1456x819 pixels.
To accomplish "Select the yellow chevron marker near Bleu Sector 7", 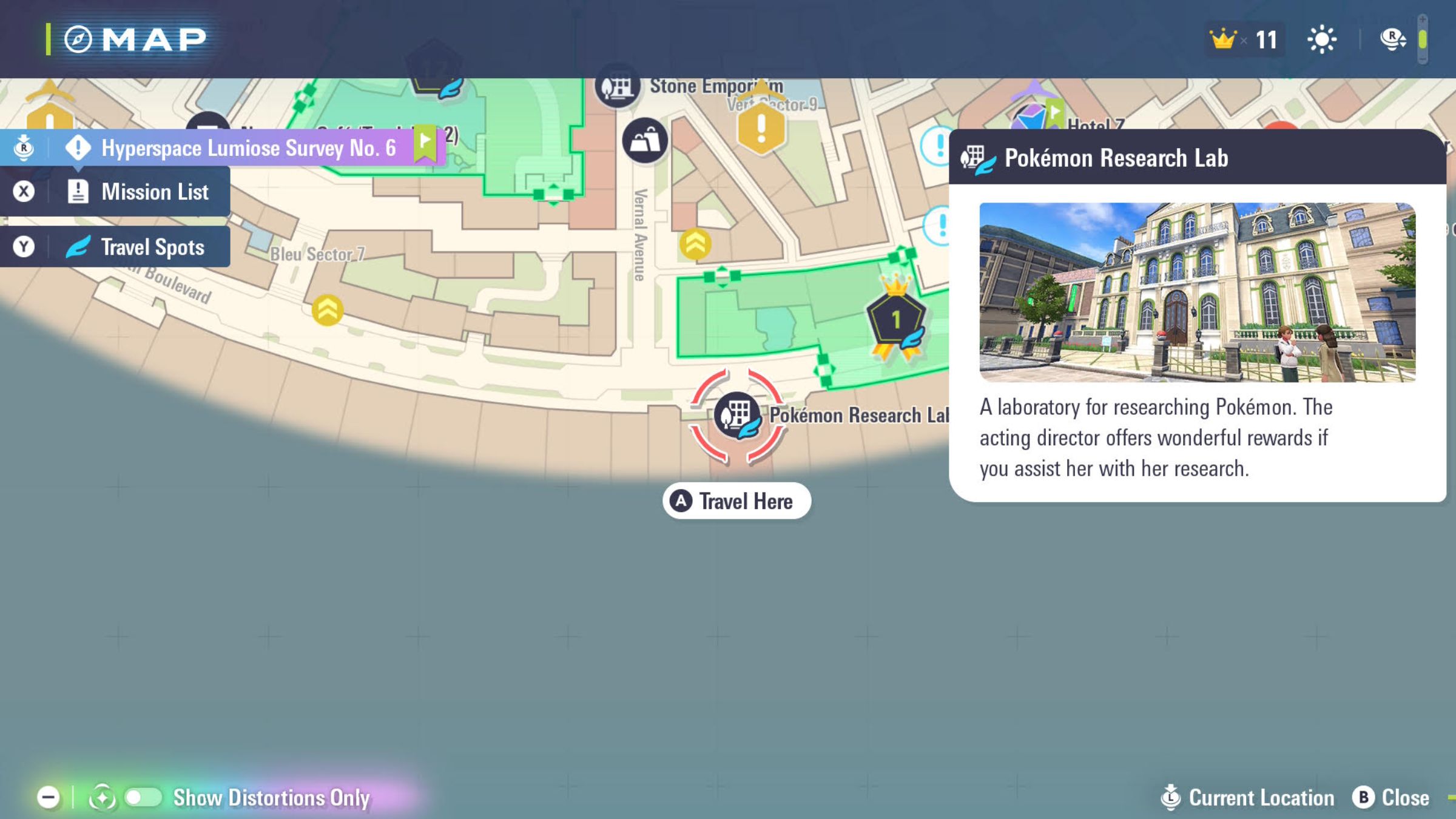I will click(327, 310).
